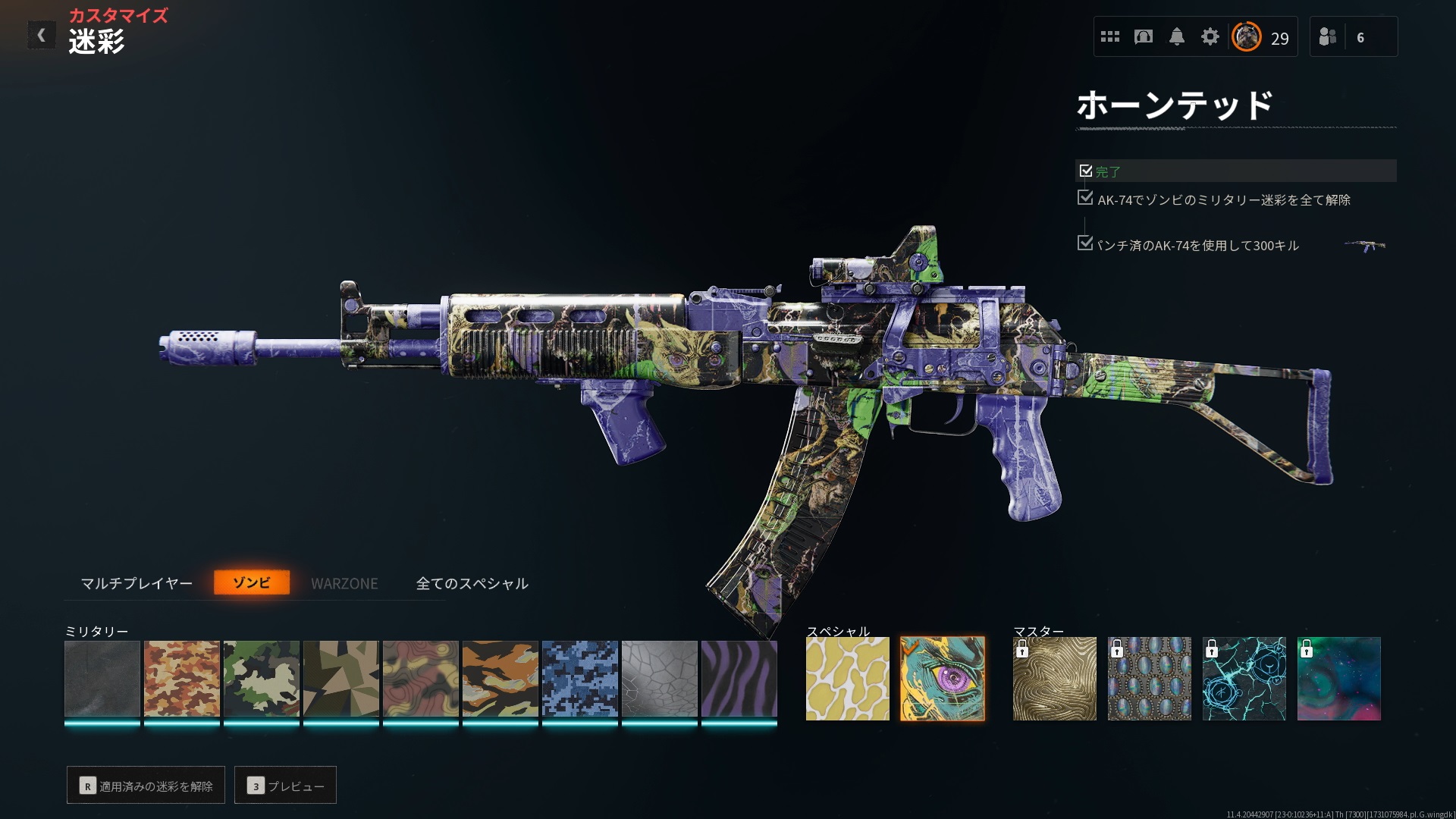Select the locked cyan lightning master camo

pos(1244,679)
